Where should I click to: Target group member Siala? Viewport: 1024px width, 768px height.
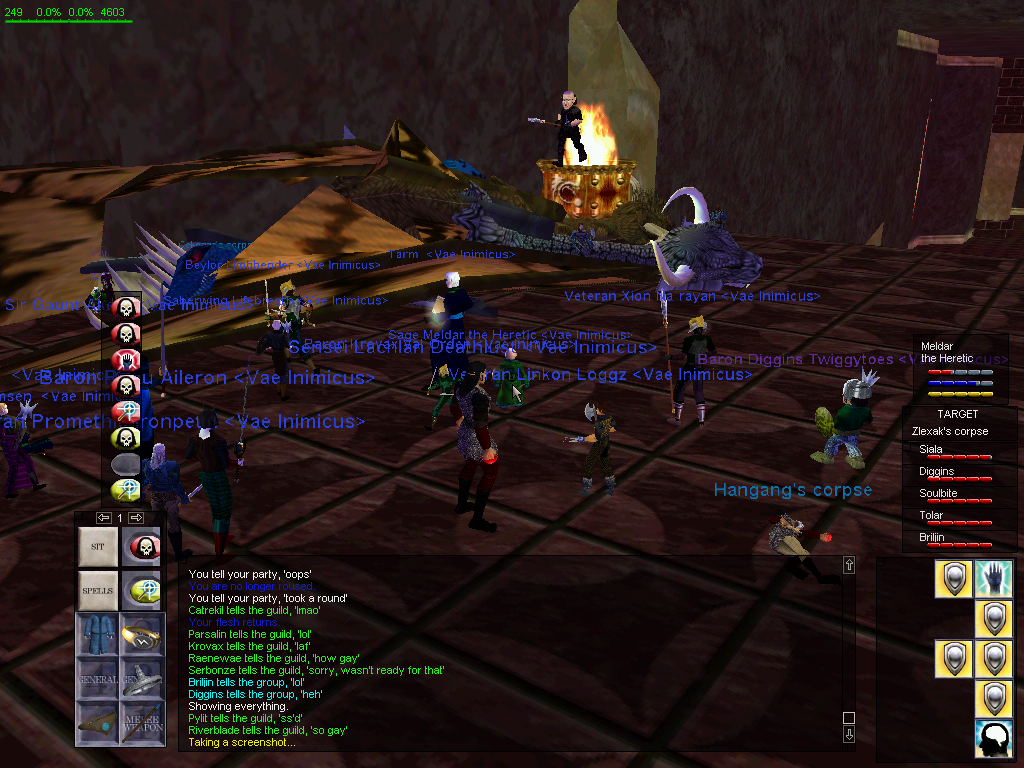931,450
